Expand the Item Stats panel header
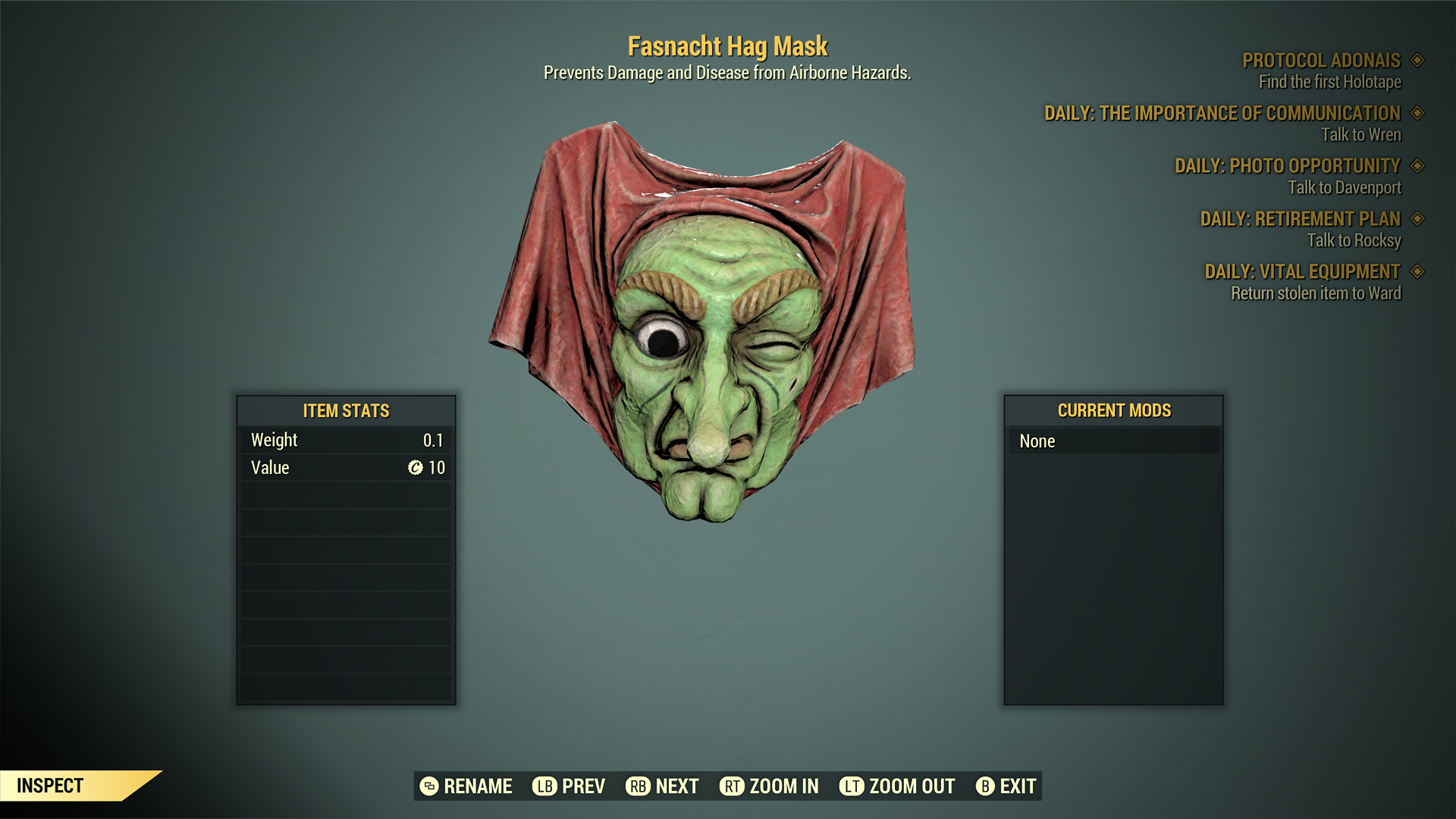The height and width of the screenshot is (819, 1456). (345, 411)
